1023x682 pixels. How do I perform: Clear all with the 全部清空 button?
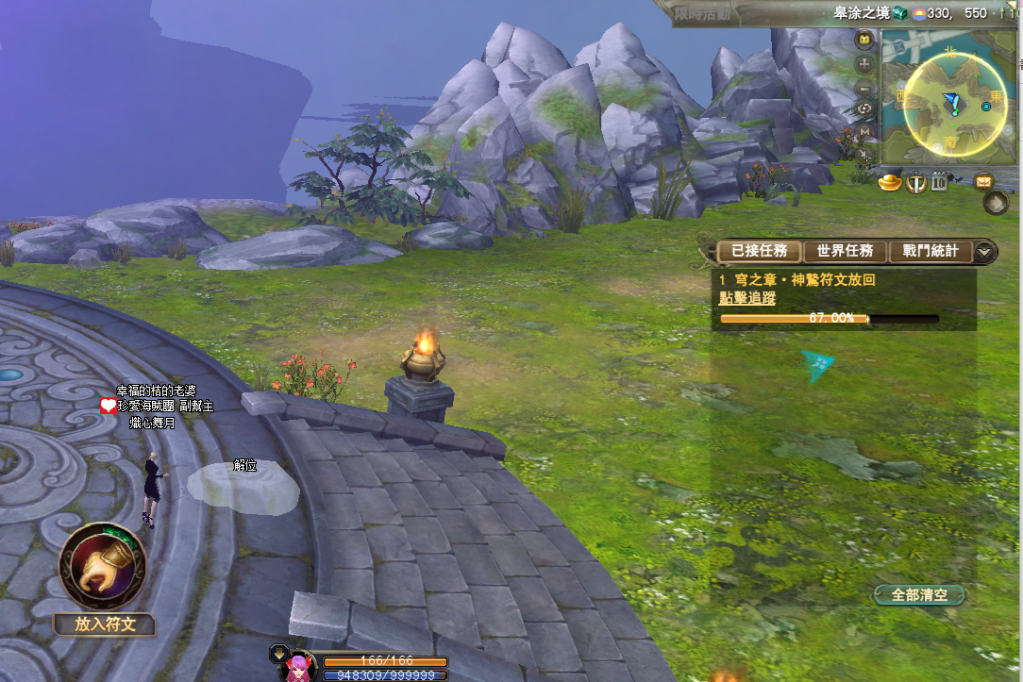point(919,595)
